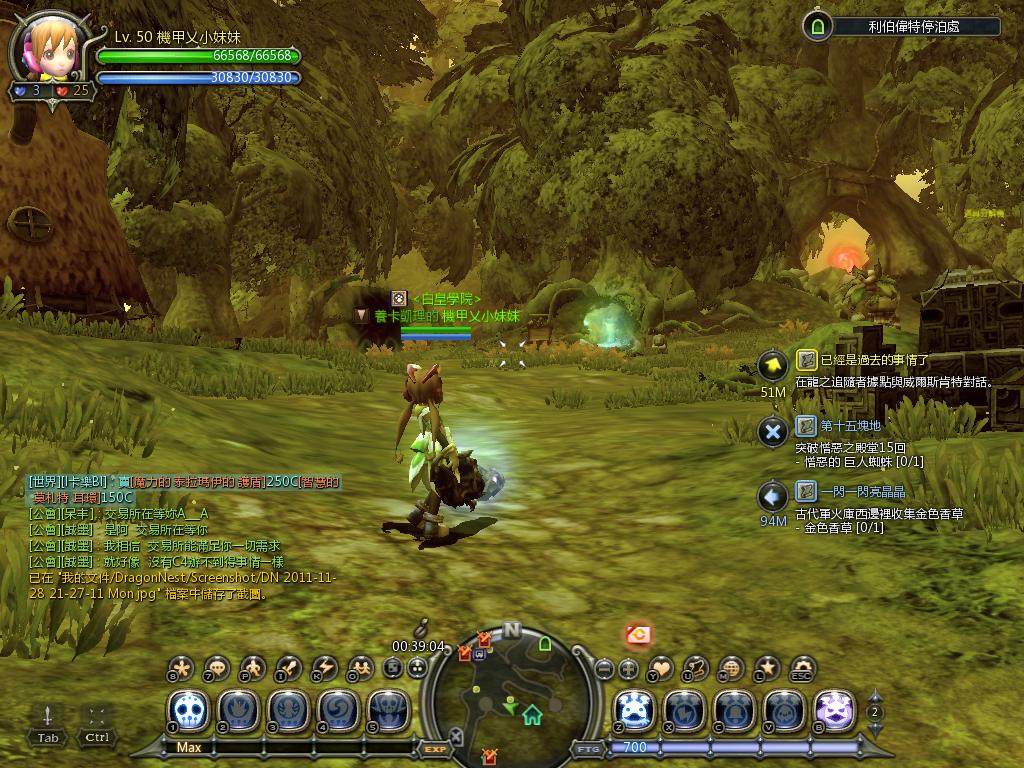Click the chat log message area

click(x=180, y=540)
